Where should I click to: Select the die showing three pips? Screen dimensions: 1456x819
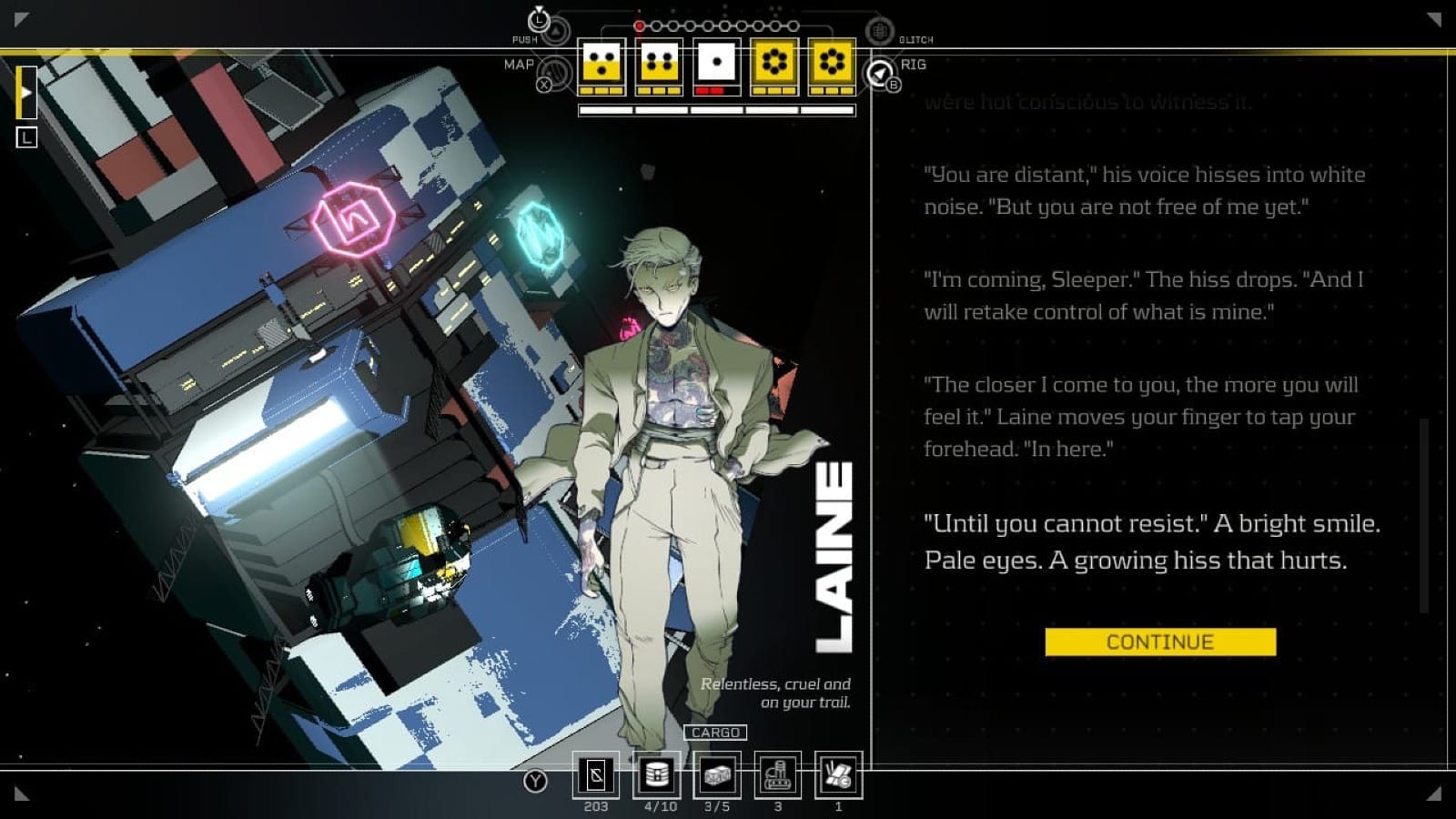click(602, 64)
